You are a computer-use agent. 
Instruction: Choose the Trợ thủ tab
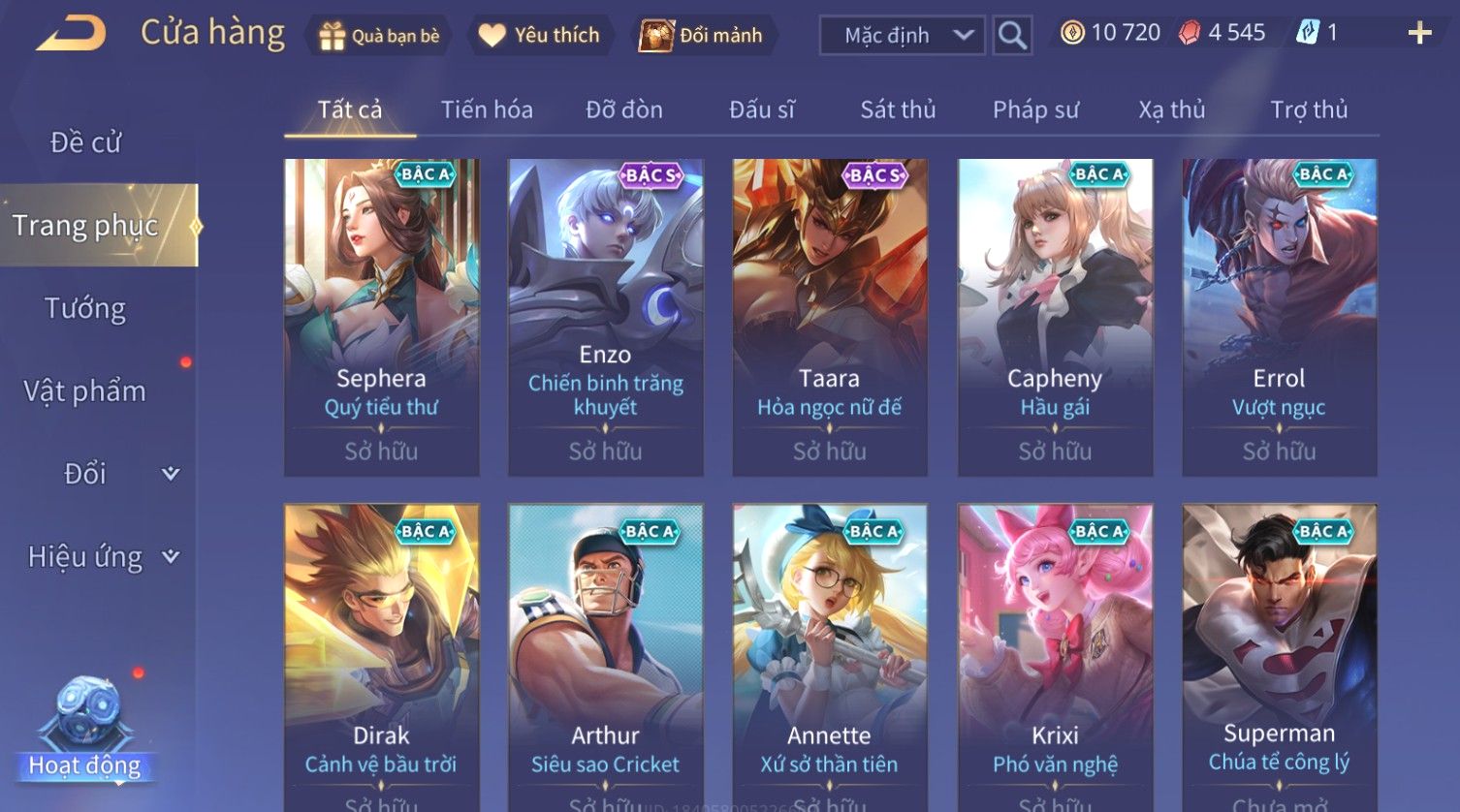point(1309,109)
